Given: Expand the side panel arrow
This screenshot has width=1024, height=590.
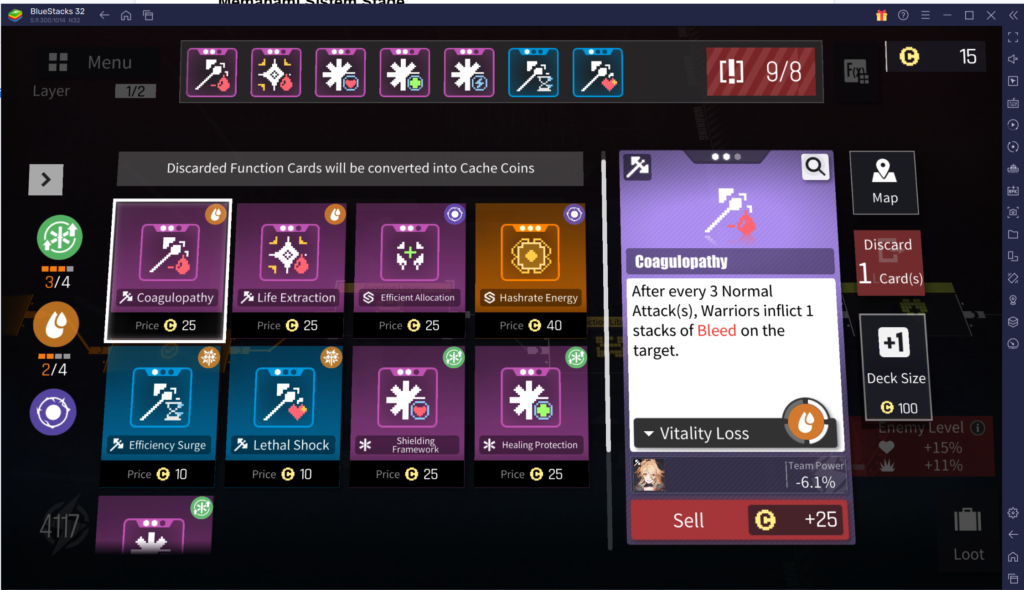Looking at the screenshot, I should tap(46, 179).
